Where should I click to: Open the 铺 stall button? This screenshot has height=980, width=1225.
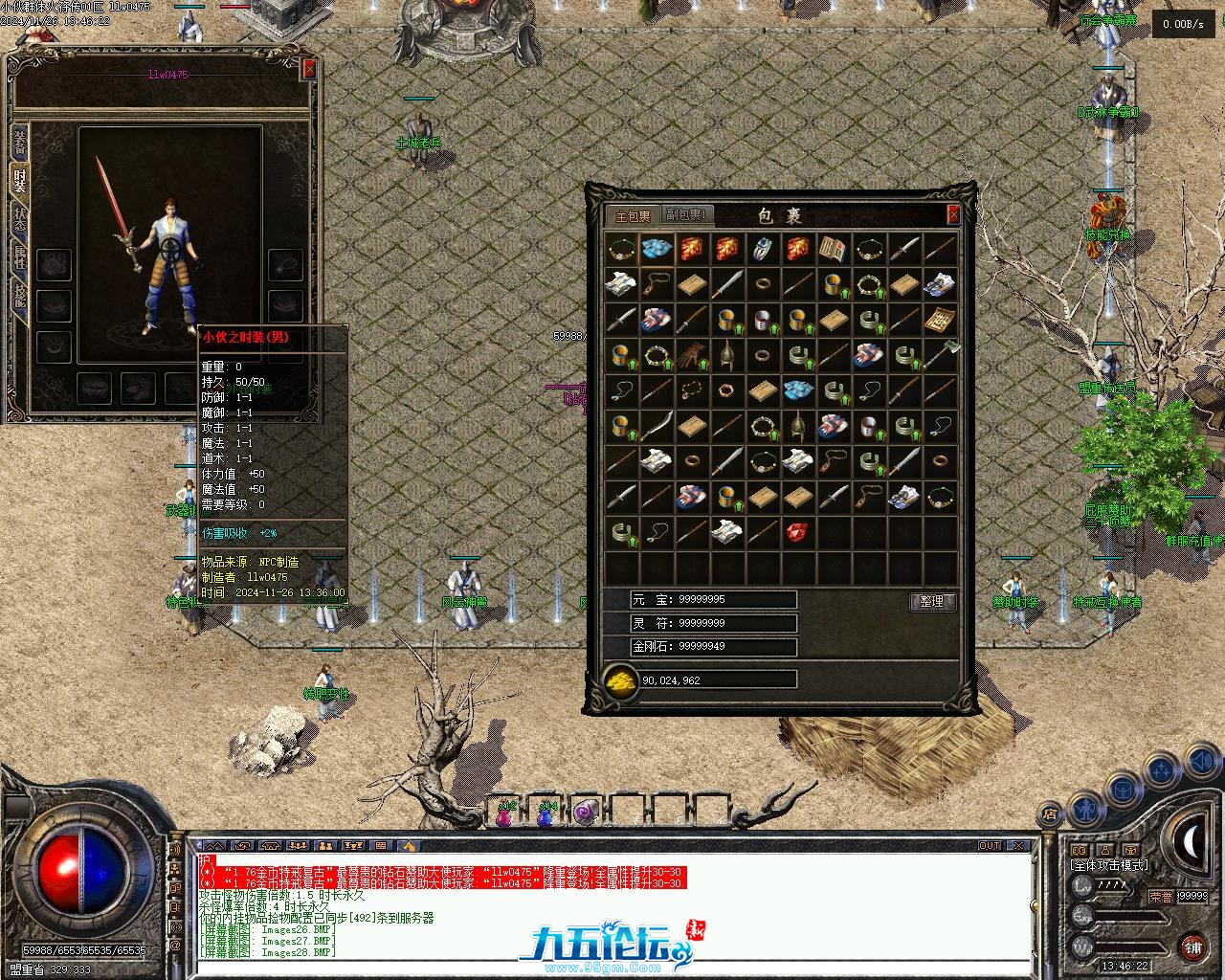tap(1192, 947)
